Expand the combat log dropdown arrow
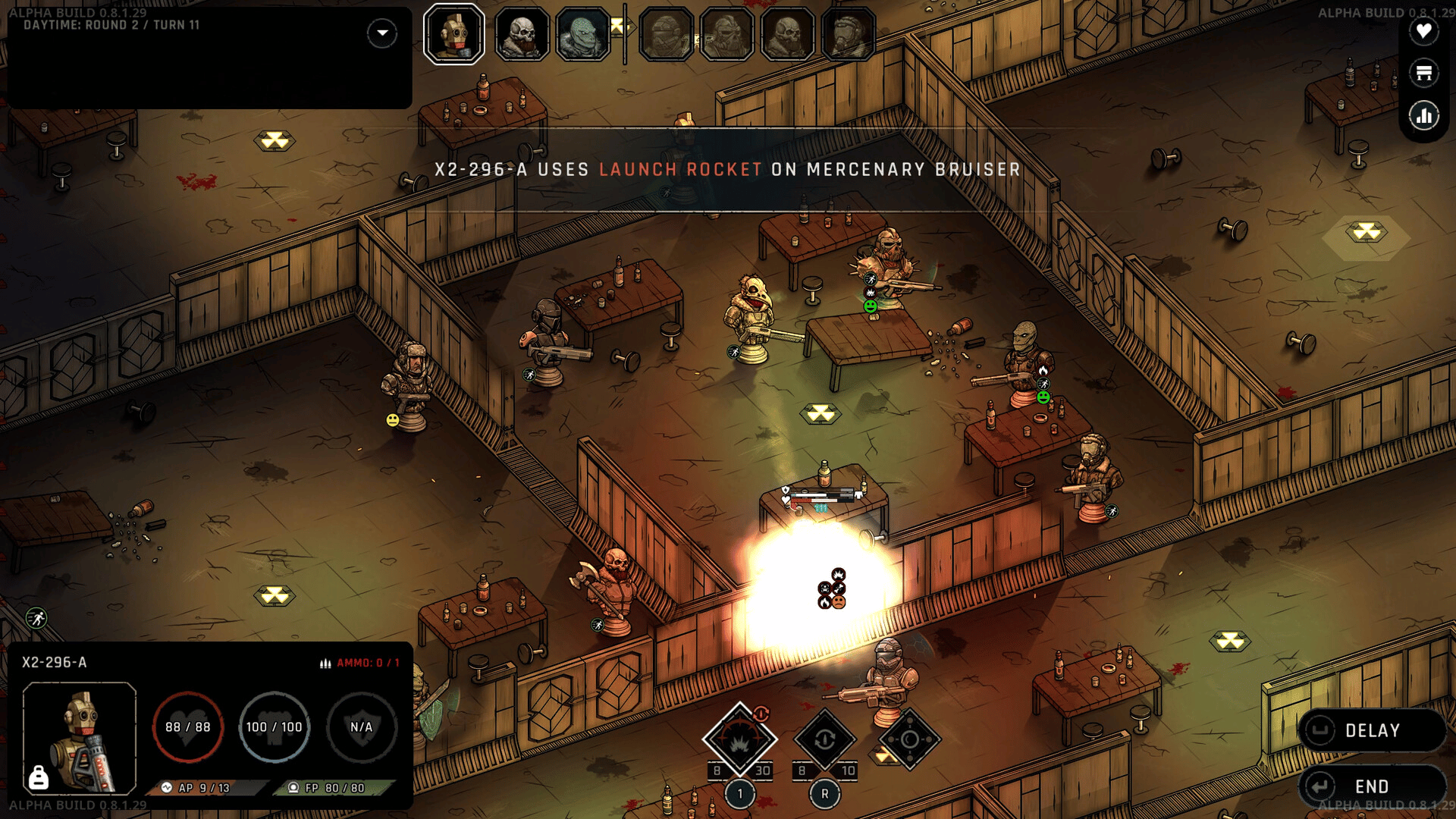 382,33
